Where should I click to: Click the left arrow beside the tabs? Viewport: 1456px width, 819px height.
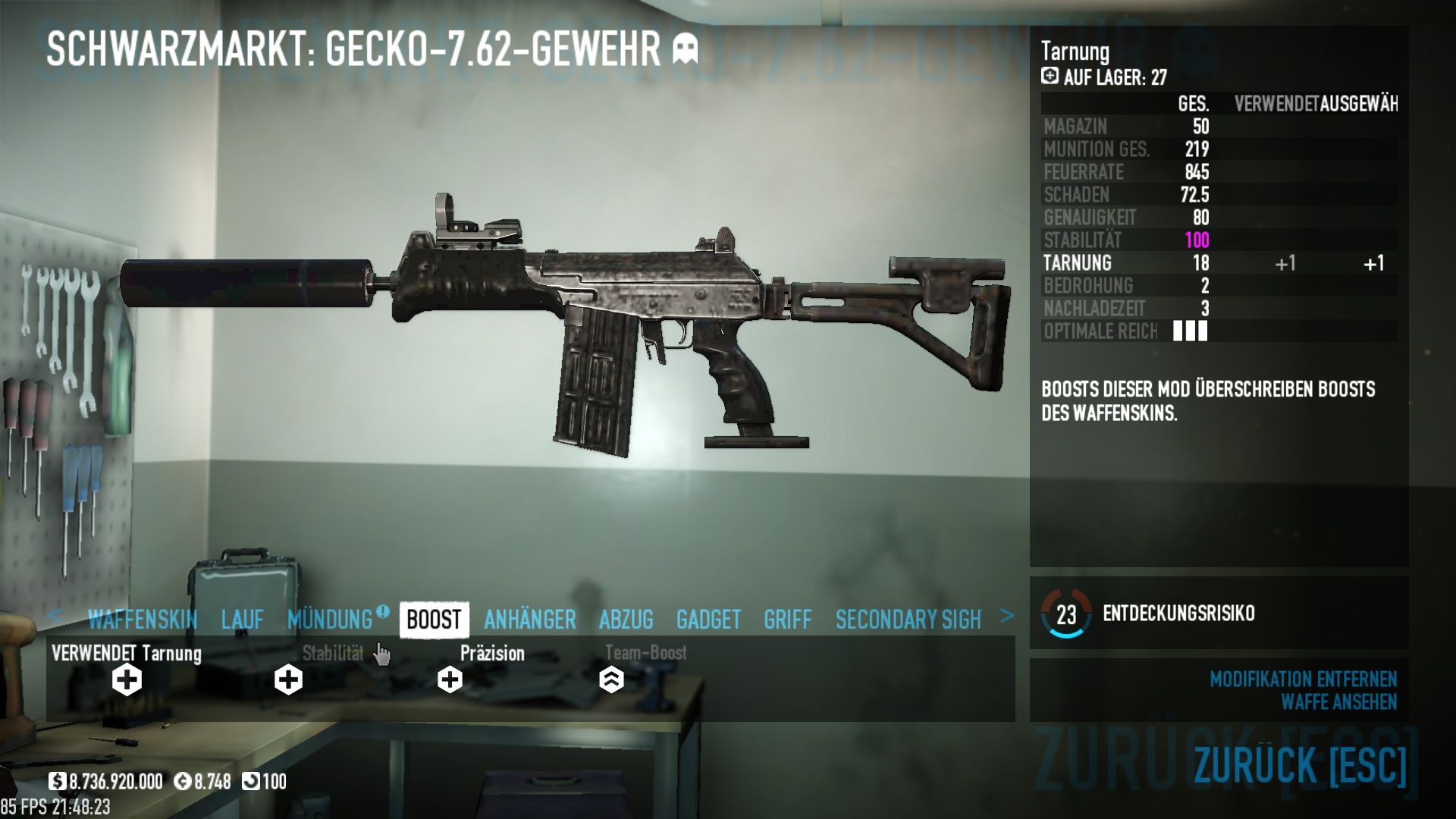pos(54,616)
